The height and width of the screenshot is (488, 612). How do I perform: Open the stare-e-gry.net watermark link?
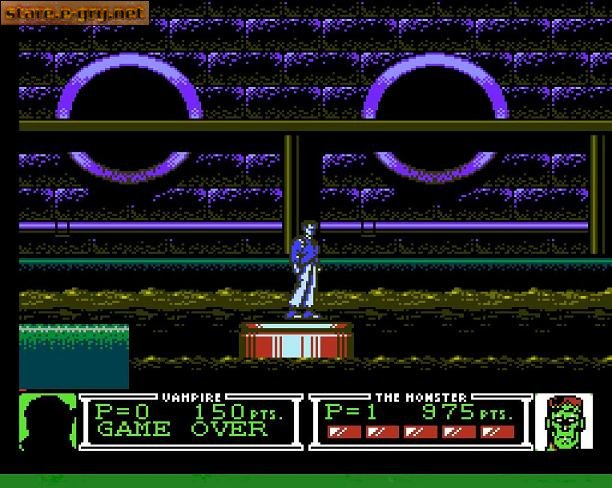tap(76, 14)
